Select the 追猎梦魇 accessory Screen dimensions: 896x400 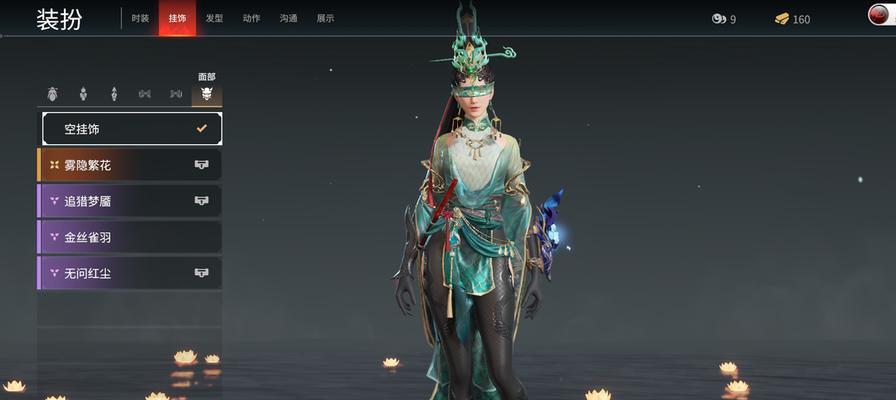click(x=130, y=201)
